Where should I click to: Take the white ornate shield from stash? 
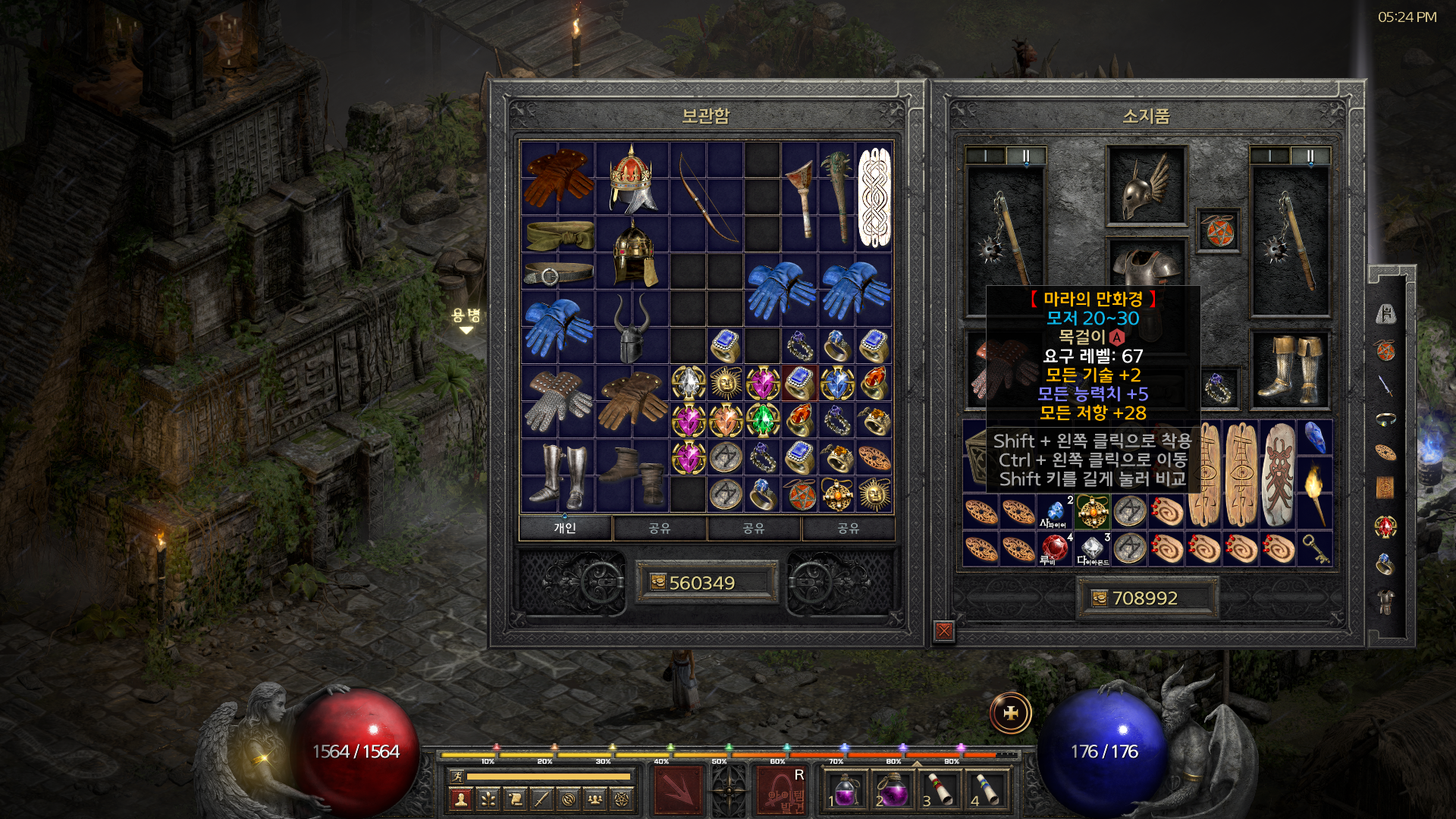[874, 197]
